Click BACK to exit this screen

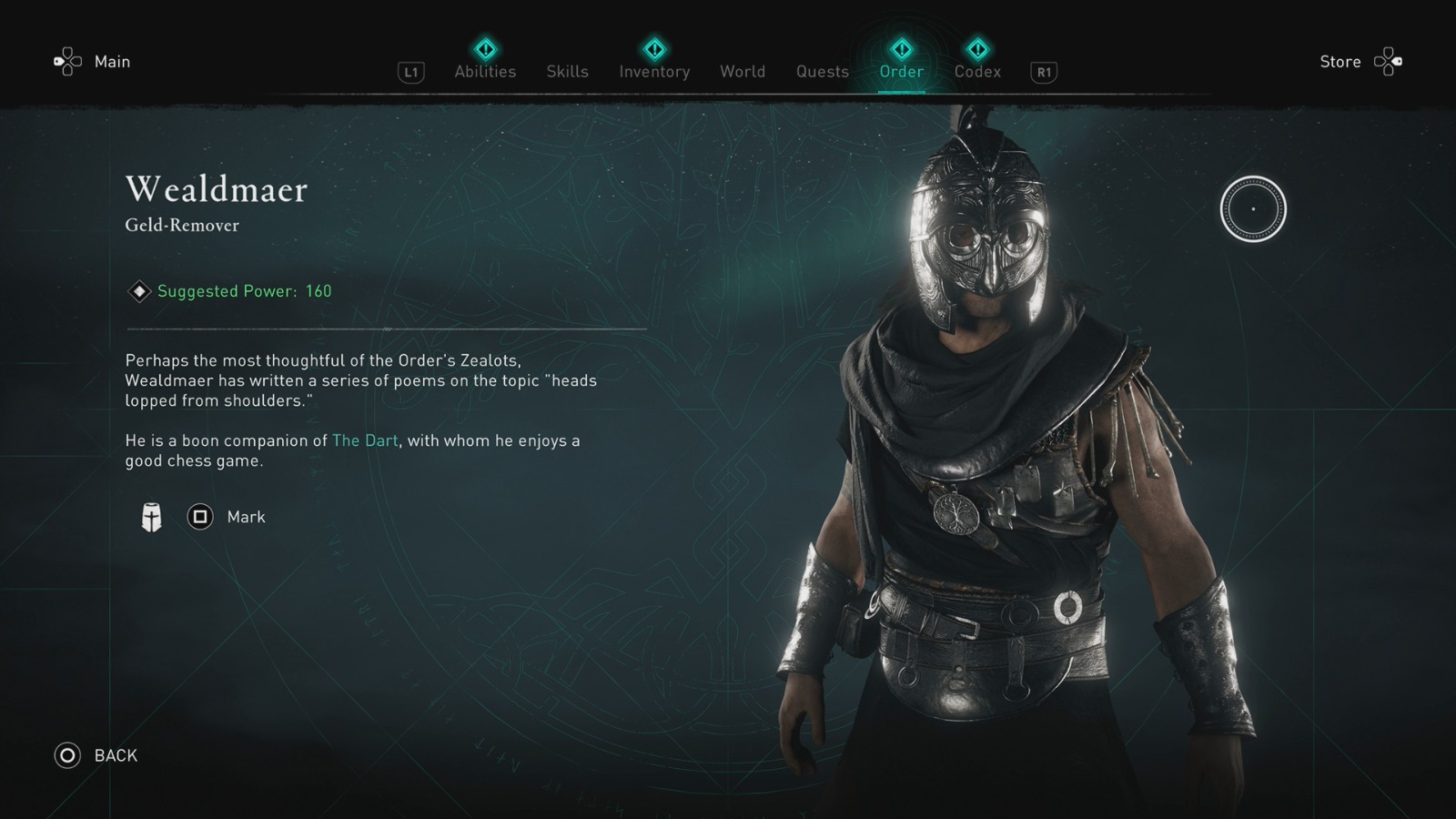tap(113, 755)
